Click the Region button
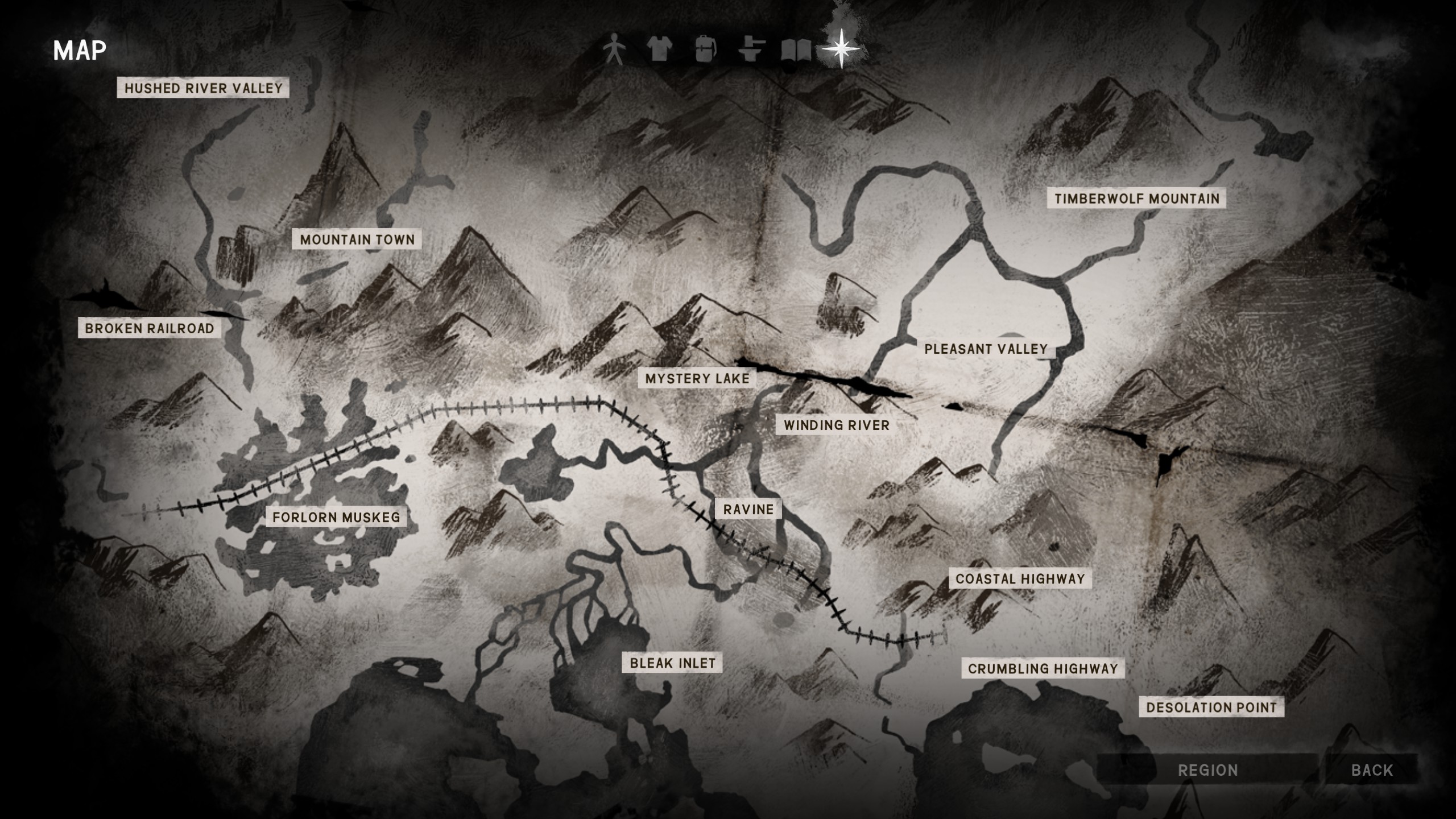The height and width of the screenshot is (819, 1456). click(1207, 770)
